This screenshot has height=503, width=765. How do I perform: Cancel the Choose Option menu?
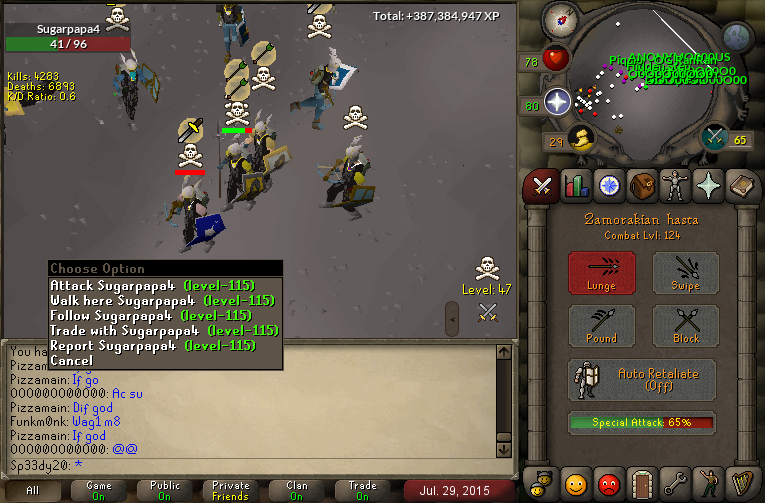point(71,360)
